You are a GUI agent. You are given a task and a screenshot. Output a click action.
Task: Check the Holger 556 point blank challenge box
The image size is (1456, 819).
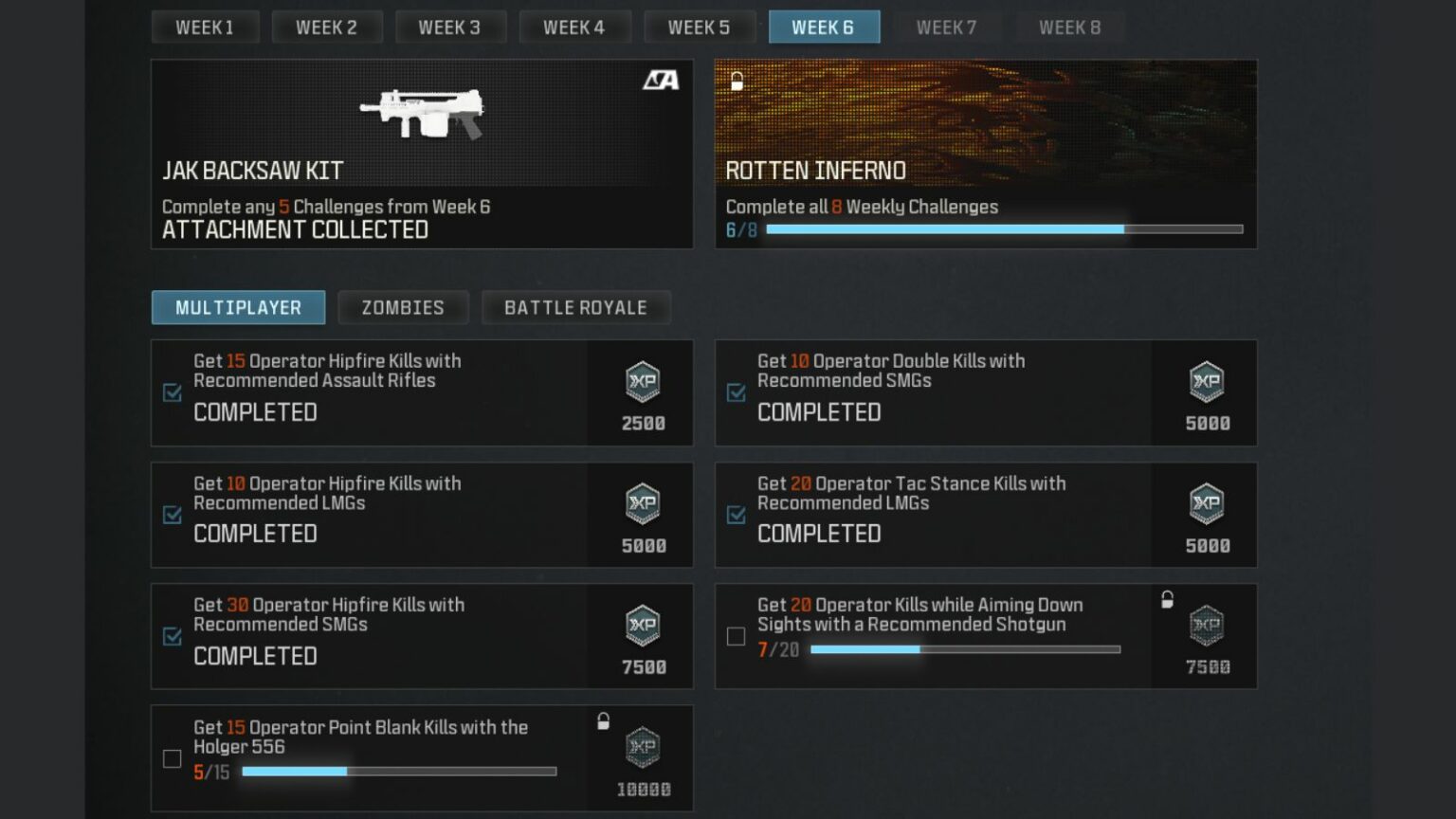[172, 758]
